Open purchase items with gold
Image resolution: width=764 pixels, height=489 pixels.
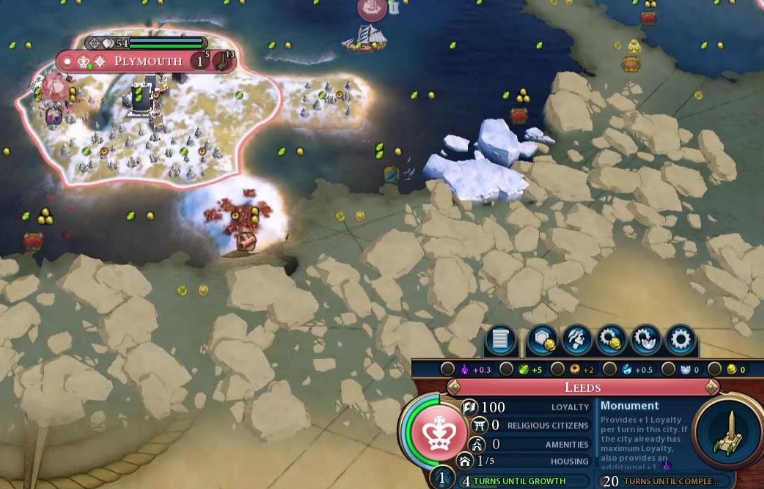click(611, 340)
